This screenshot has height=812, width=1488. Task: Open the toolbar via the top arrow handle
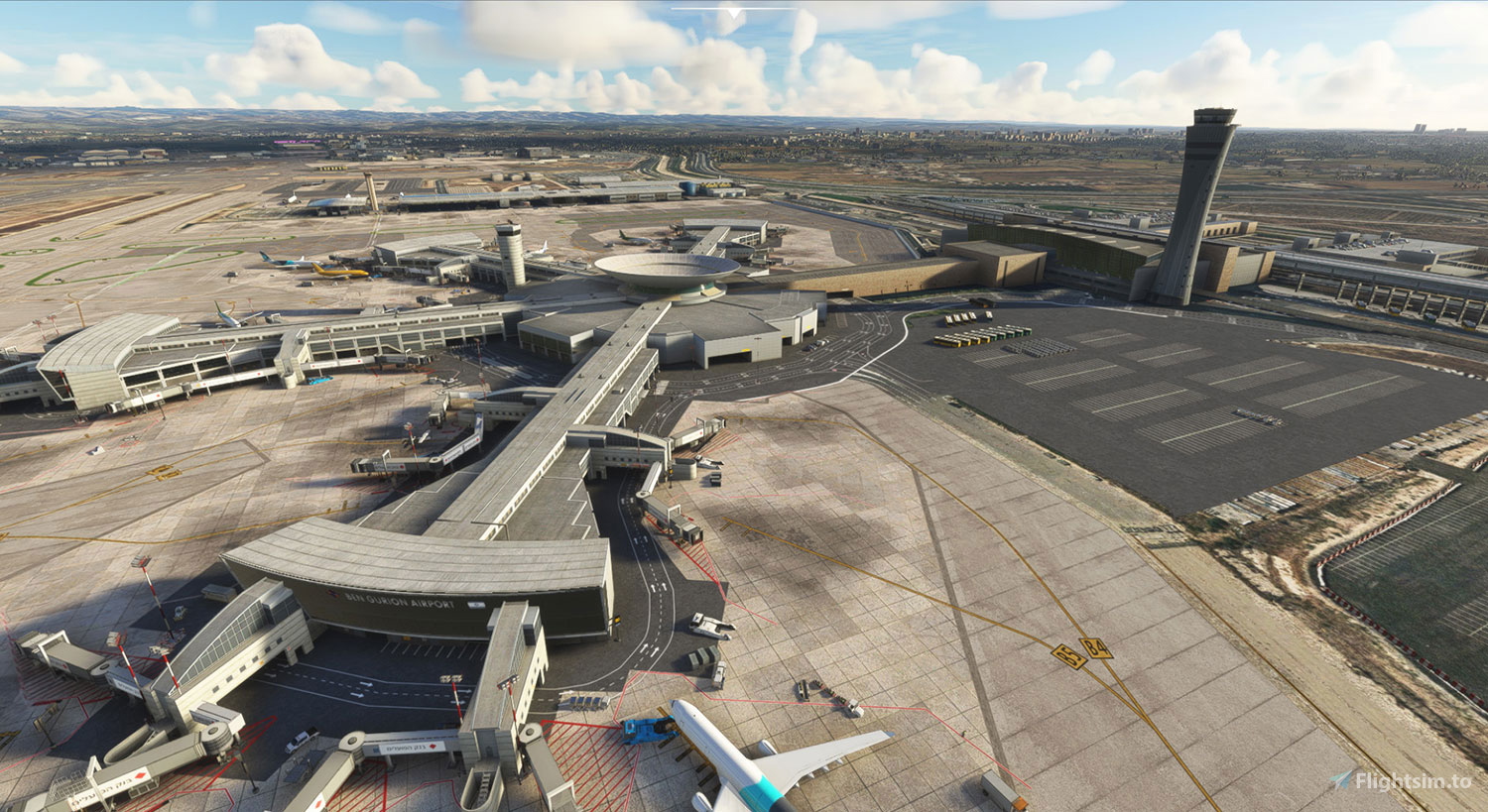(733, 13)
